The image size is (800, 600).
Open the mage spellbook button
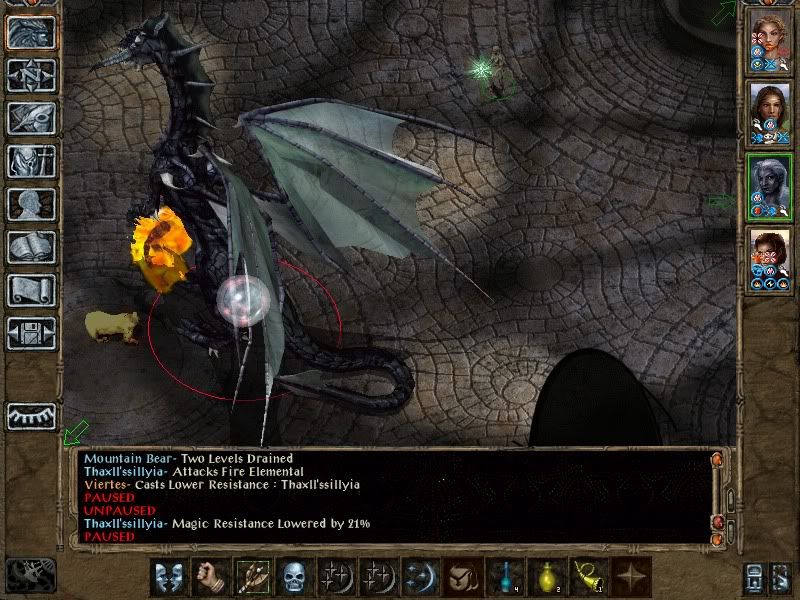[x=31, y=247]
